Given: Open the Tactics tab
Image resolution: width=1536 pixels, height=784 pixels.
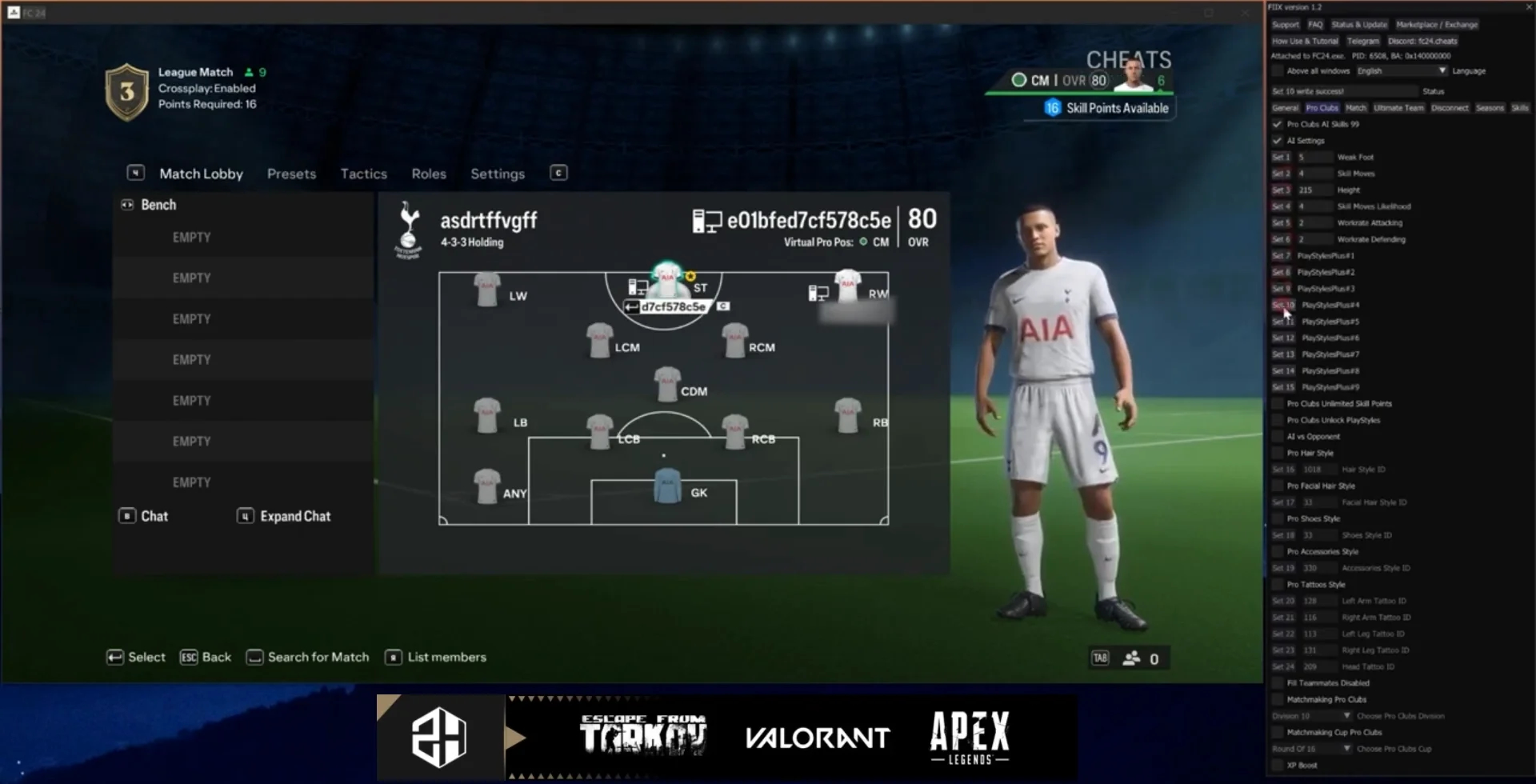Looking at the screenshot, I should pyautogui.click(x=363, y=174).
